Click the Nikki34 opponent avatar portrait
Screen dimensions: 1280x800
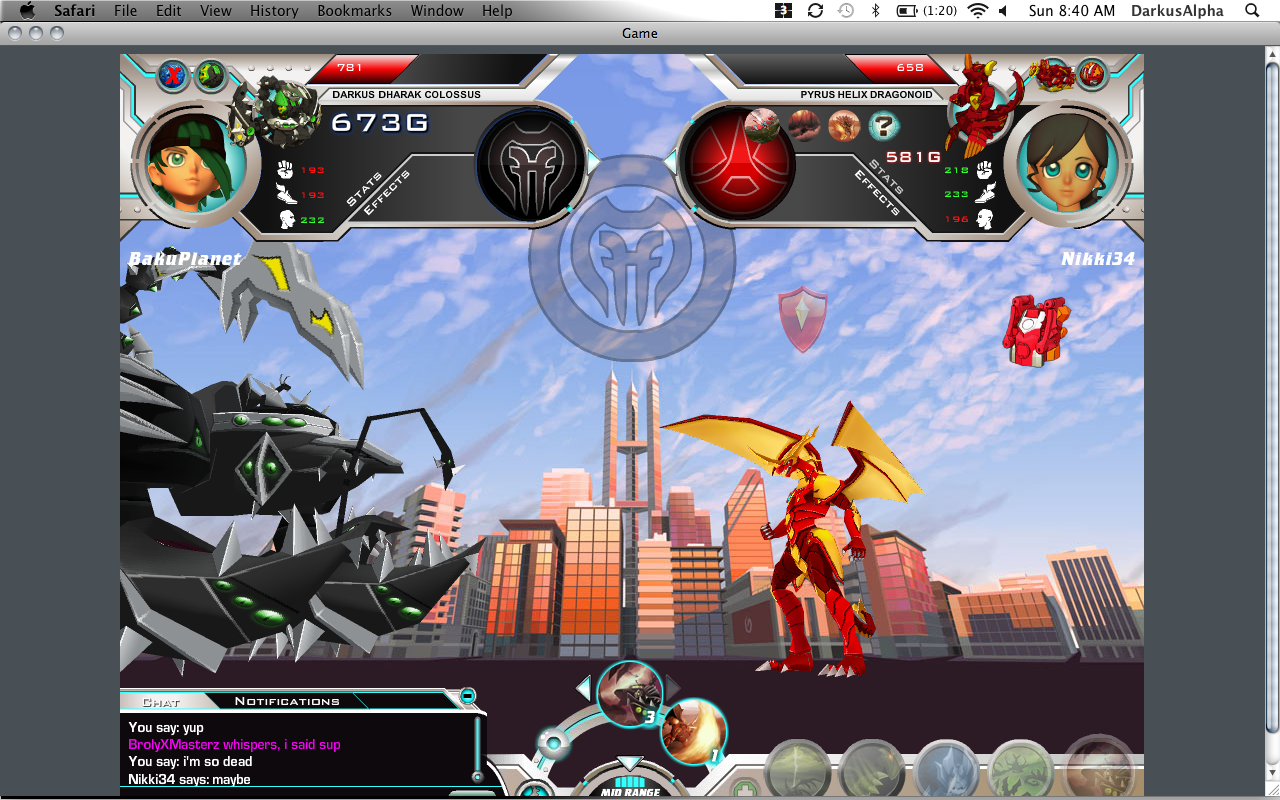click(x=1067, y=162)
